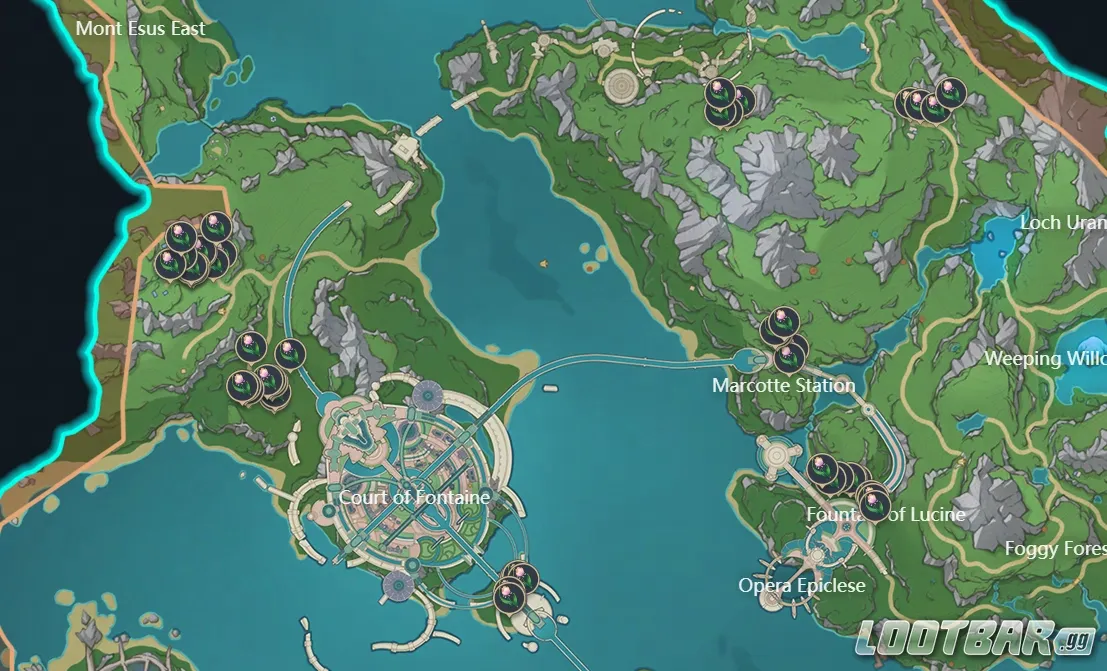The width and height of the screenshot is (1107, 671).
Task: Click the Loch Urania lake label
Action: click(1062, 222)
